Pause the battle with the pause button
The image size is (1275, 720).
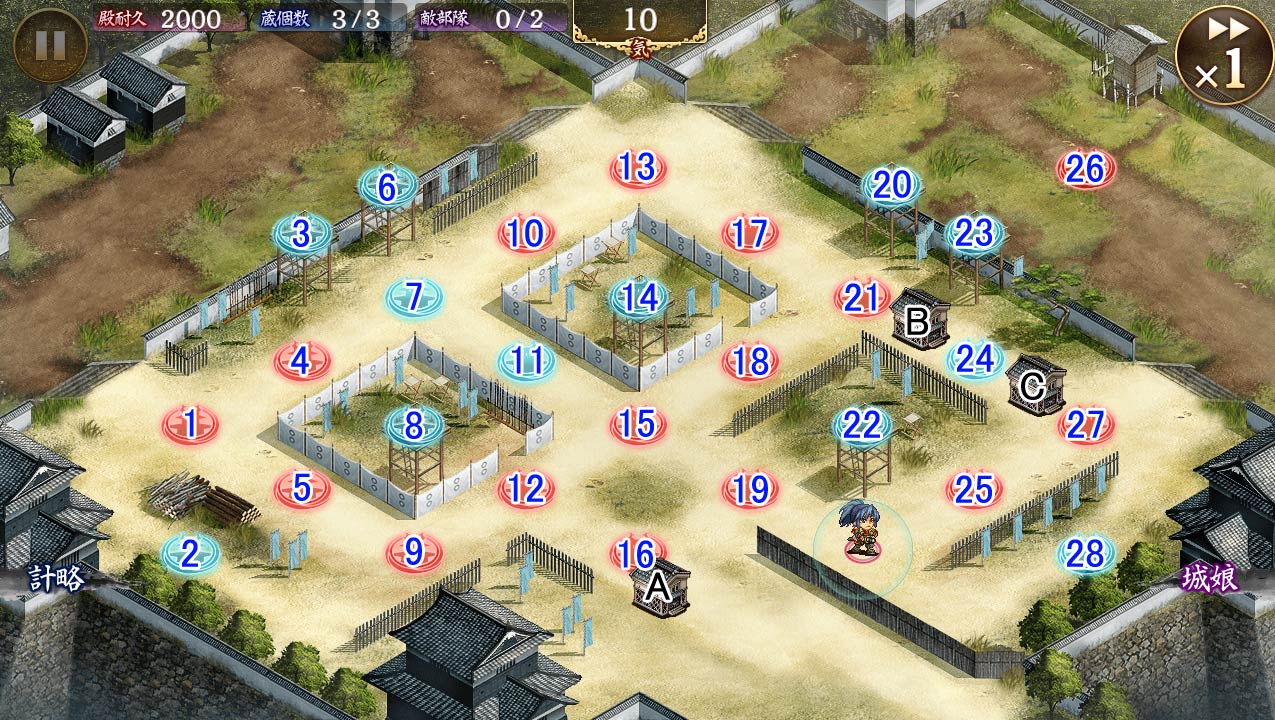[50, 45]
